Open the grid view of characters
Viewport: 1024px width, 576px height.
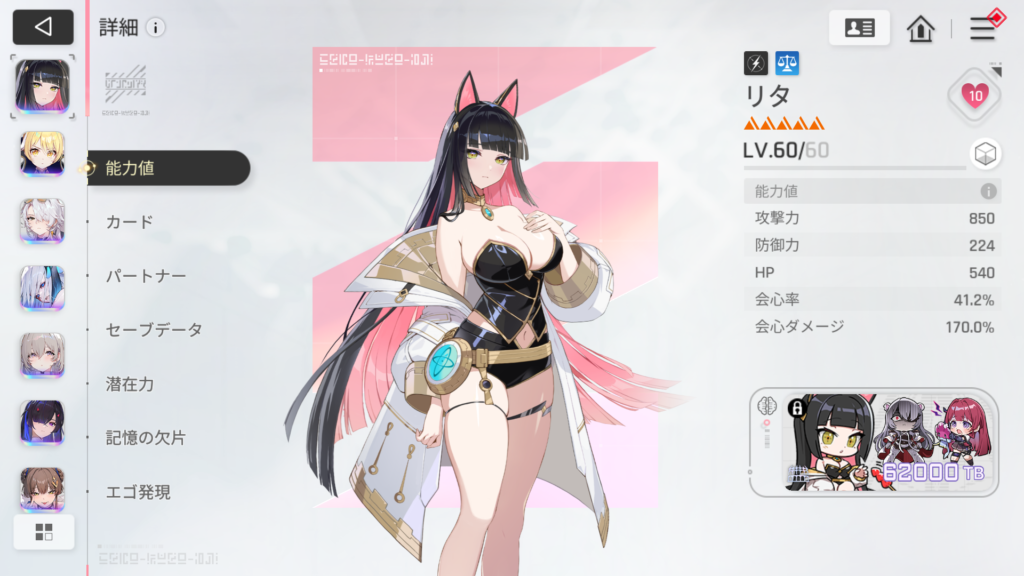coord(43,532)
